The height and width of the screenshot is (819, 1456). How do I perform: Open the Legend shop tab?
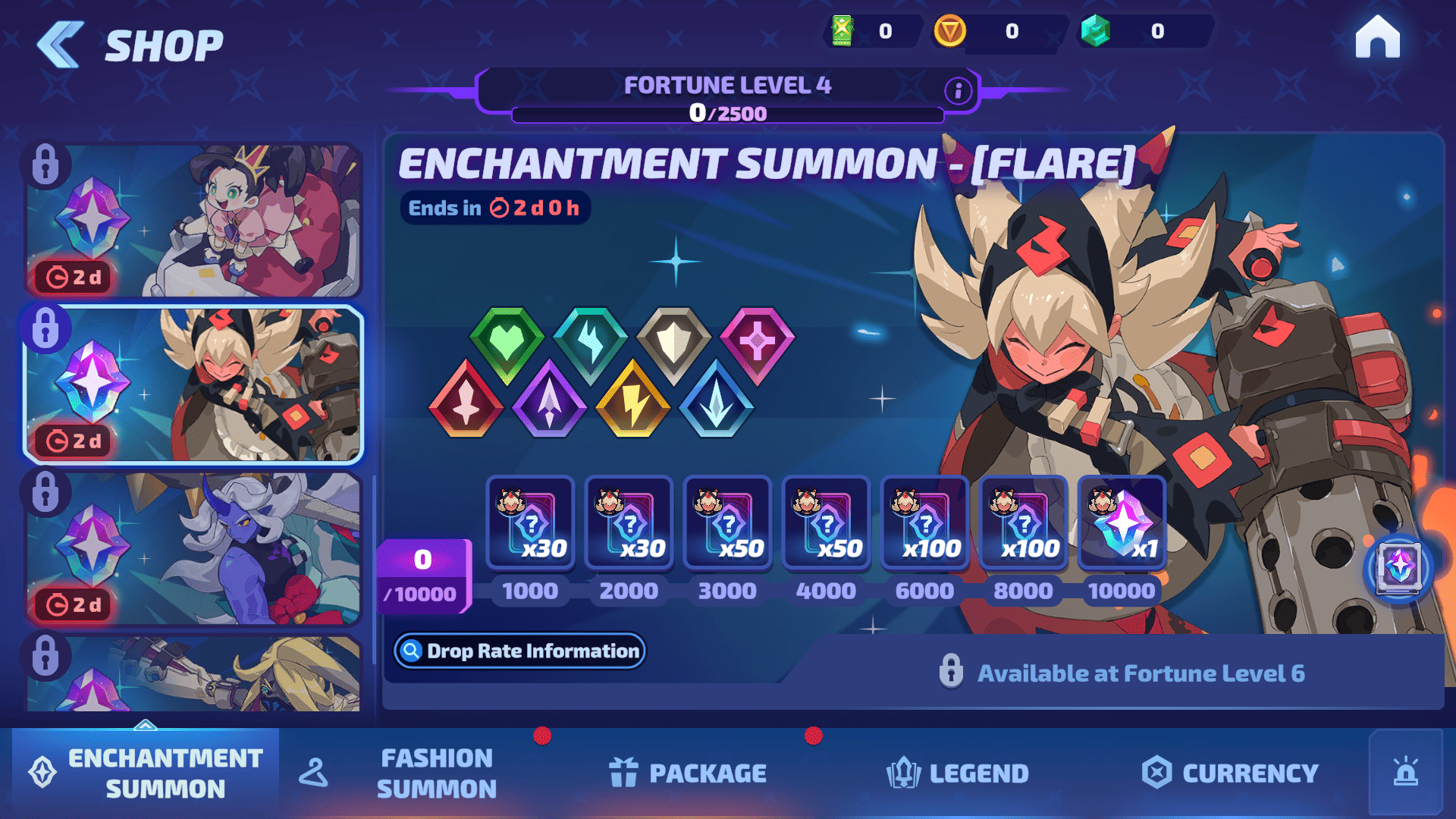click(958, 773)
